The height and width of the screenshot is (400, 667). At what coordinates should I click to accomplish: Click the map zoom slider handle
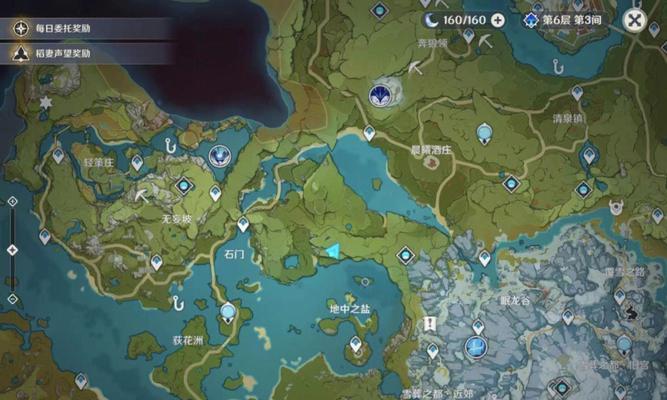[x=12, y=250]
